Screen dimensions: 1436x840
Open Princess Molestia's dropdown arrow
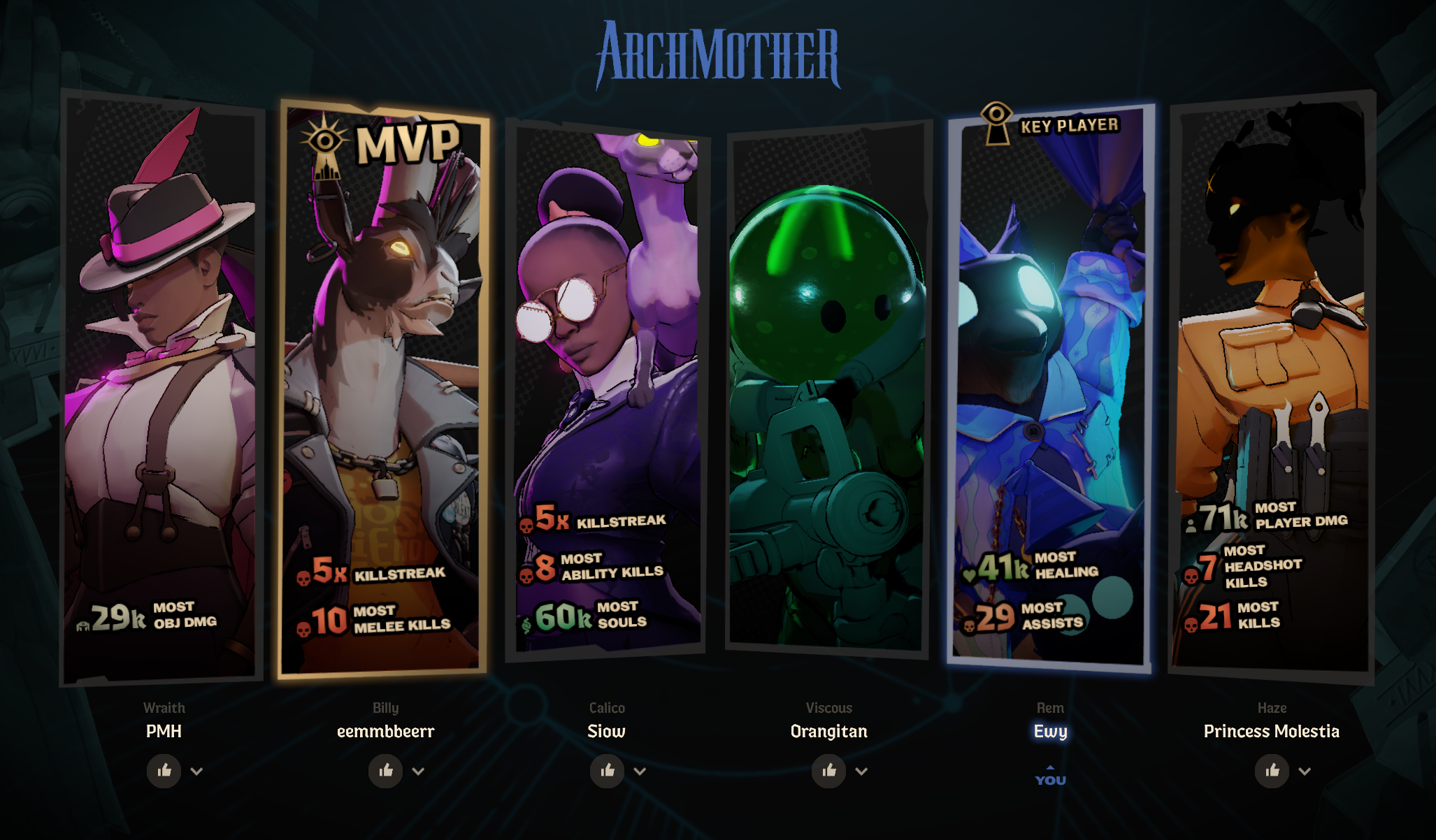click(1305, 772)
